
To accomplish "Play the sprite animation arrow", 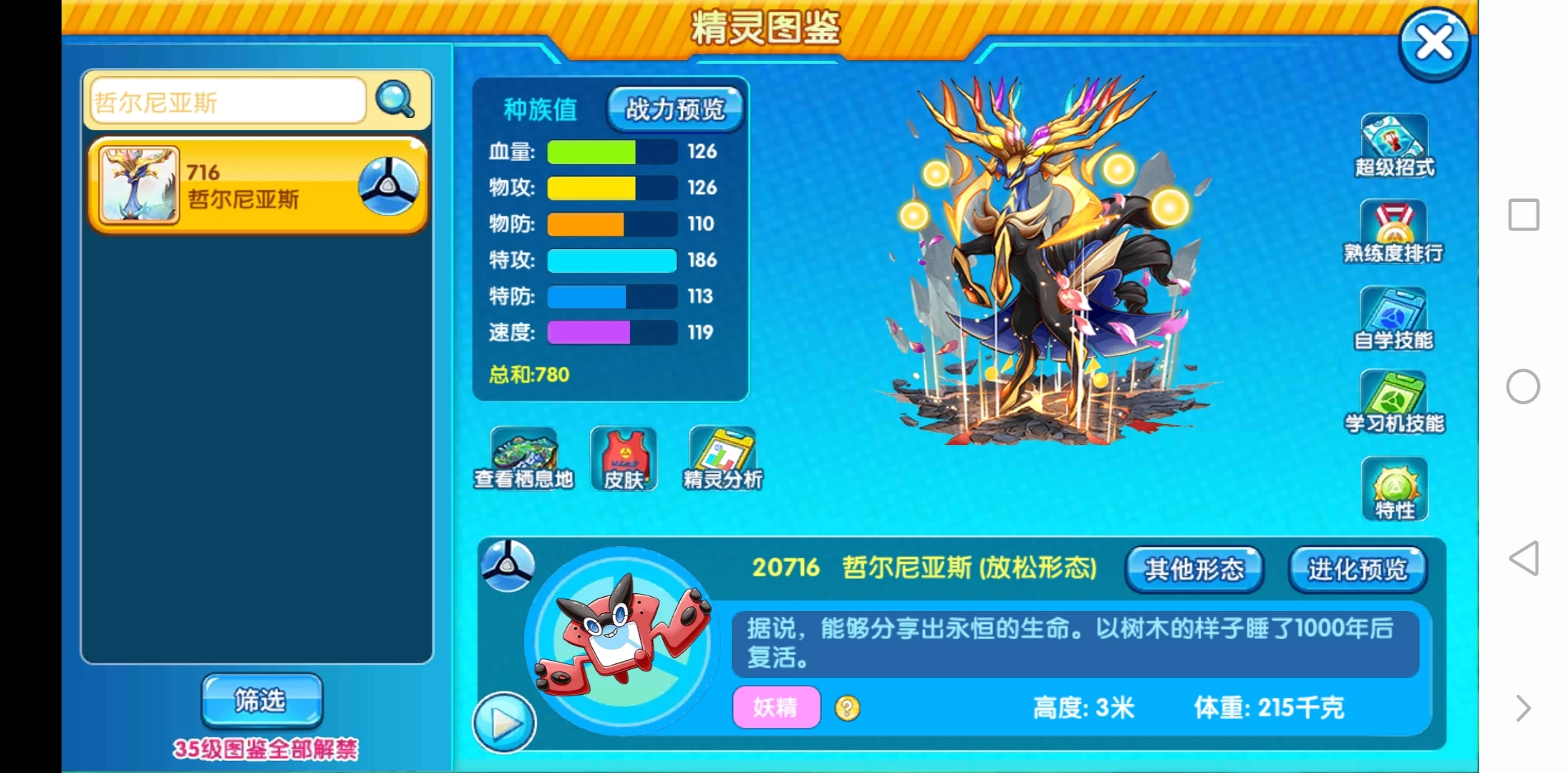I will pyautogui.click(x=505, y=723).
